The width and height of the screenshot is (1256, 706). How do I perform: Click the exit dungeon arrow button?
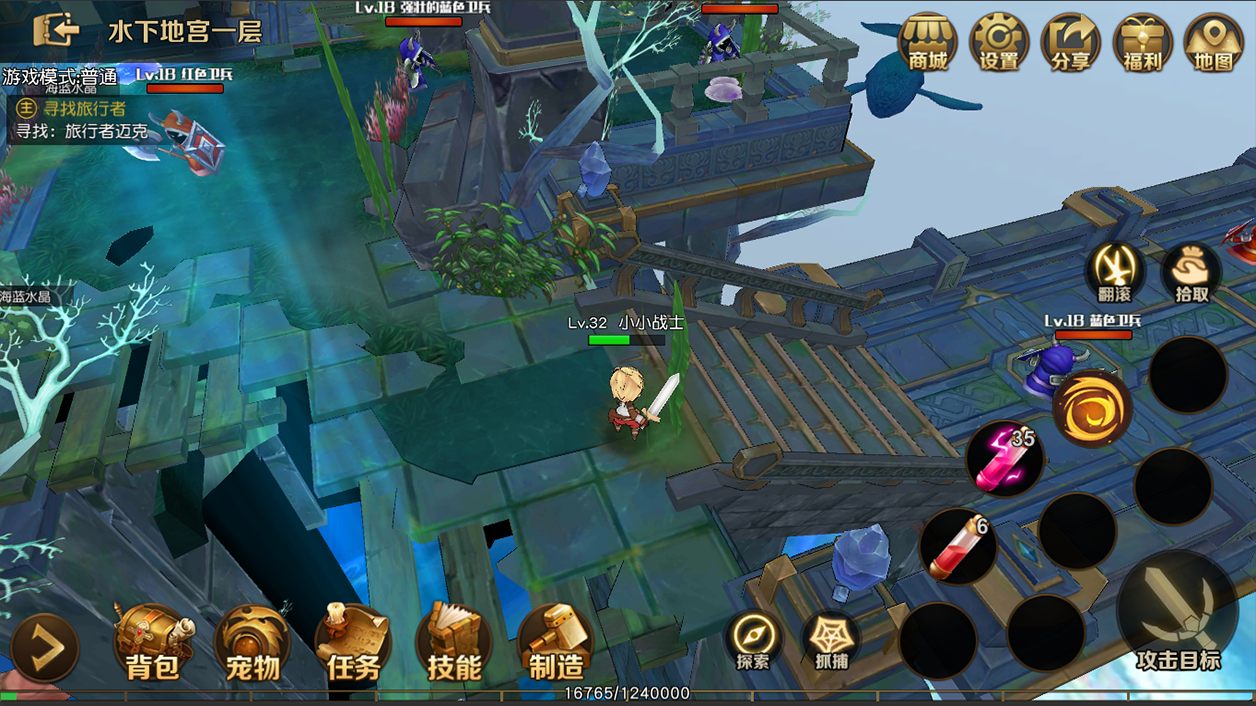coord(57,30)
